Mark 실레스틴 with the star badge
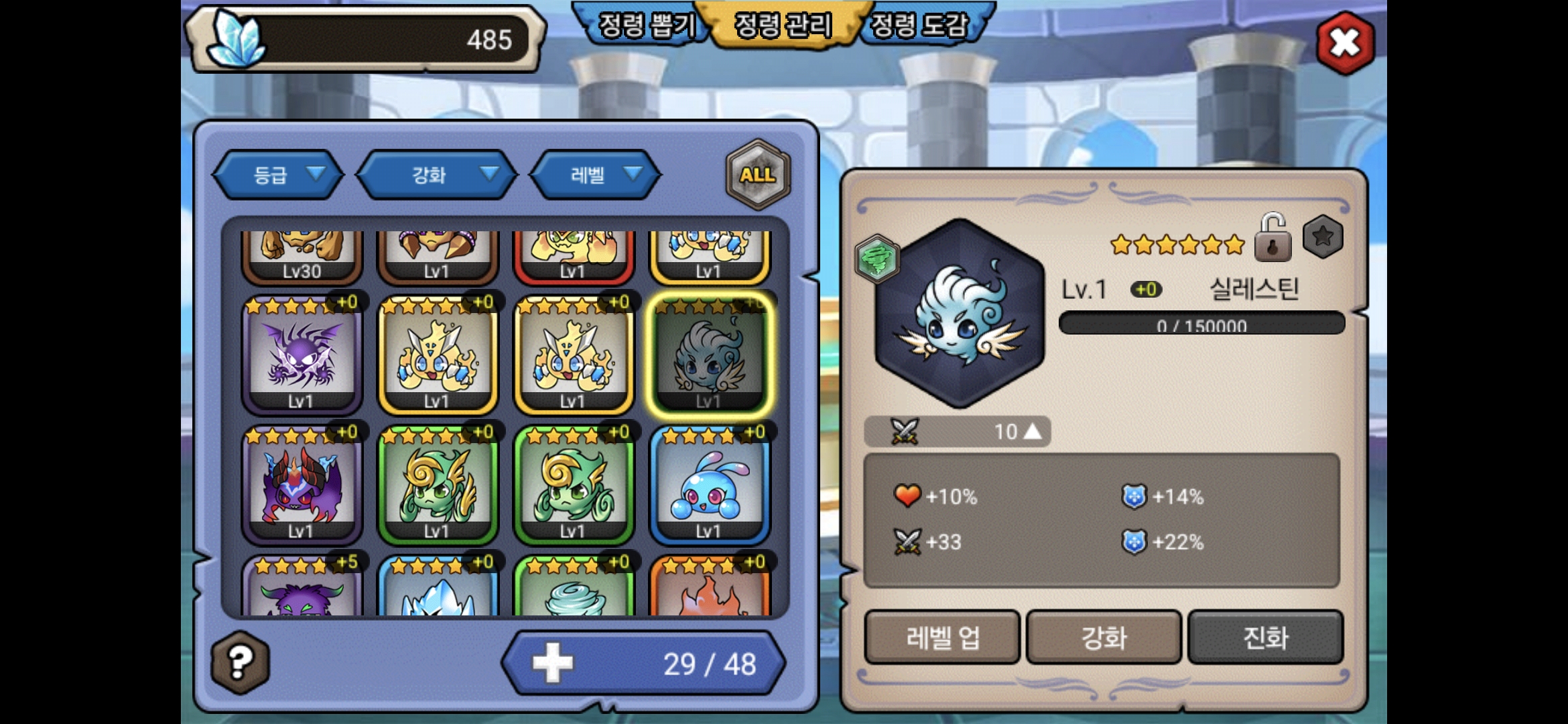This screenshot has width=1568, height=724. tap(1323, 237)
